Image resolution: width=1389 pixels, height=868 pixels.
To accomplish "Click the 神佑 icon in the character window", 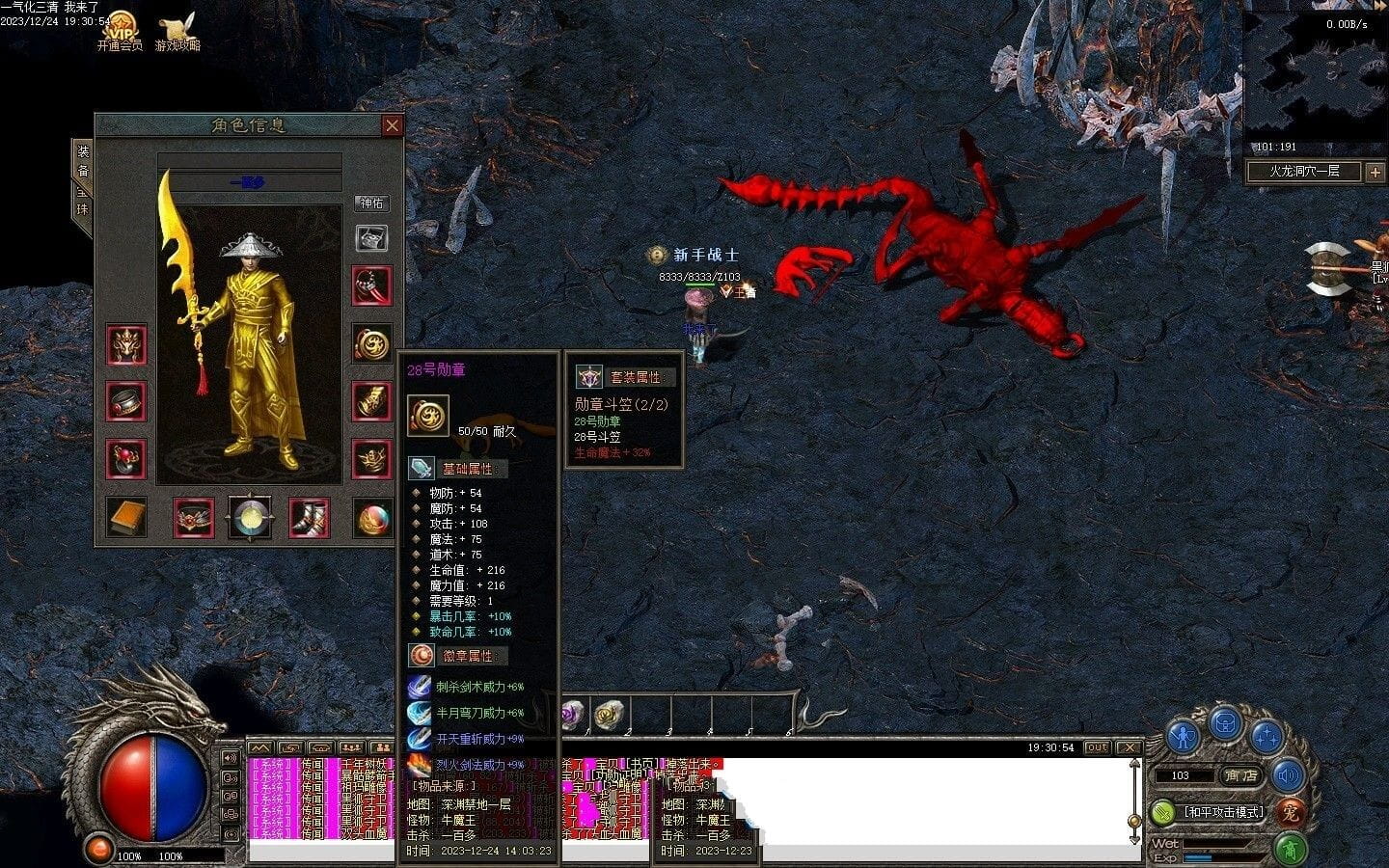I will click(371, 202).
